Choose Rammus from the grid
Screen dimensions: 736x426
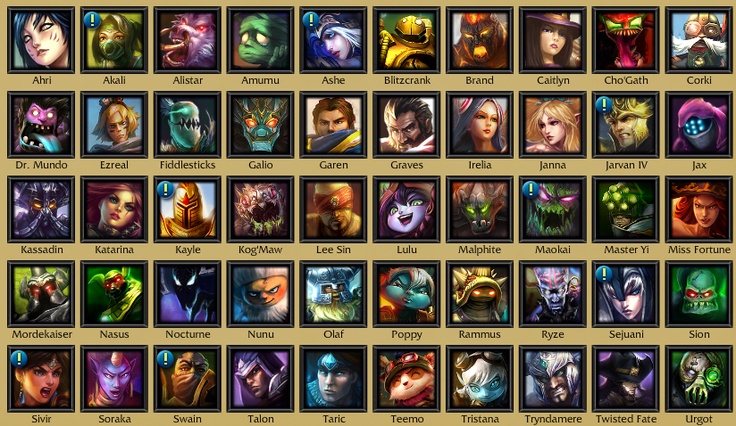point(478,293)
